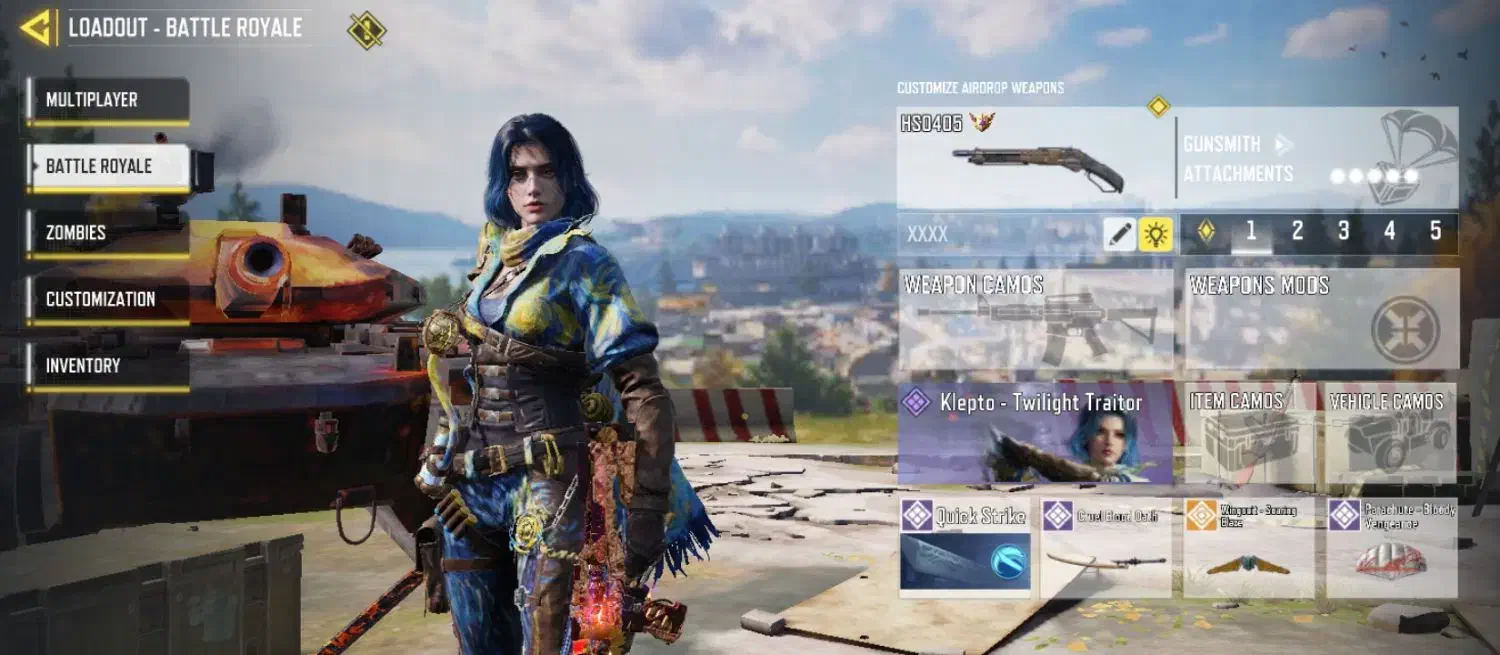The width and height of the screenshot is (1500, 655).
Task: Show the Inventory section
Action: [x=108, y=366]
